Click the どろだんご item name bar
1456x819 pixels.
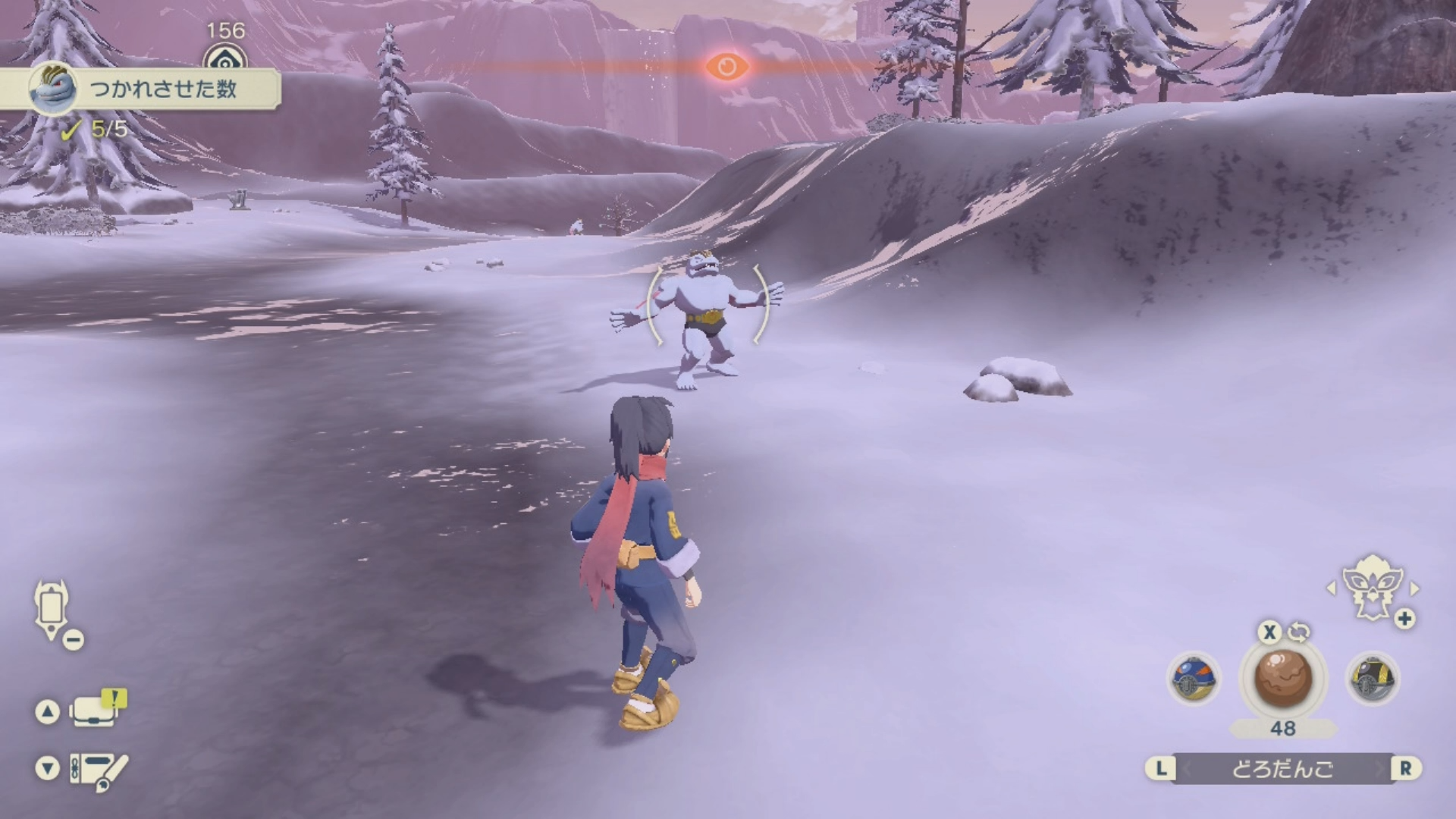click(x=1282, y=769)
